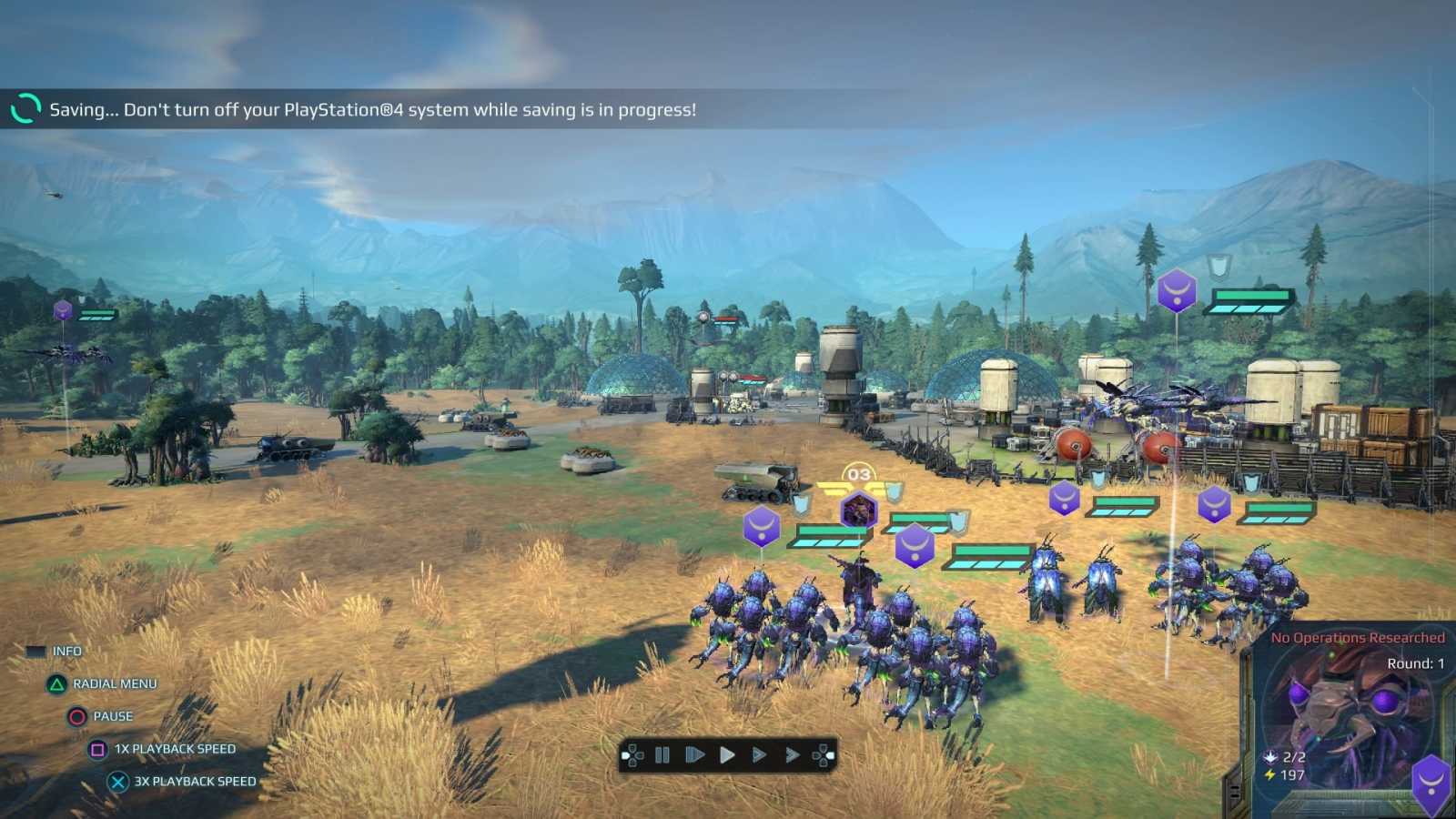Click the fast-forward double-arrow icon

[792, 753]
